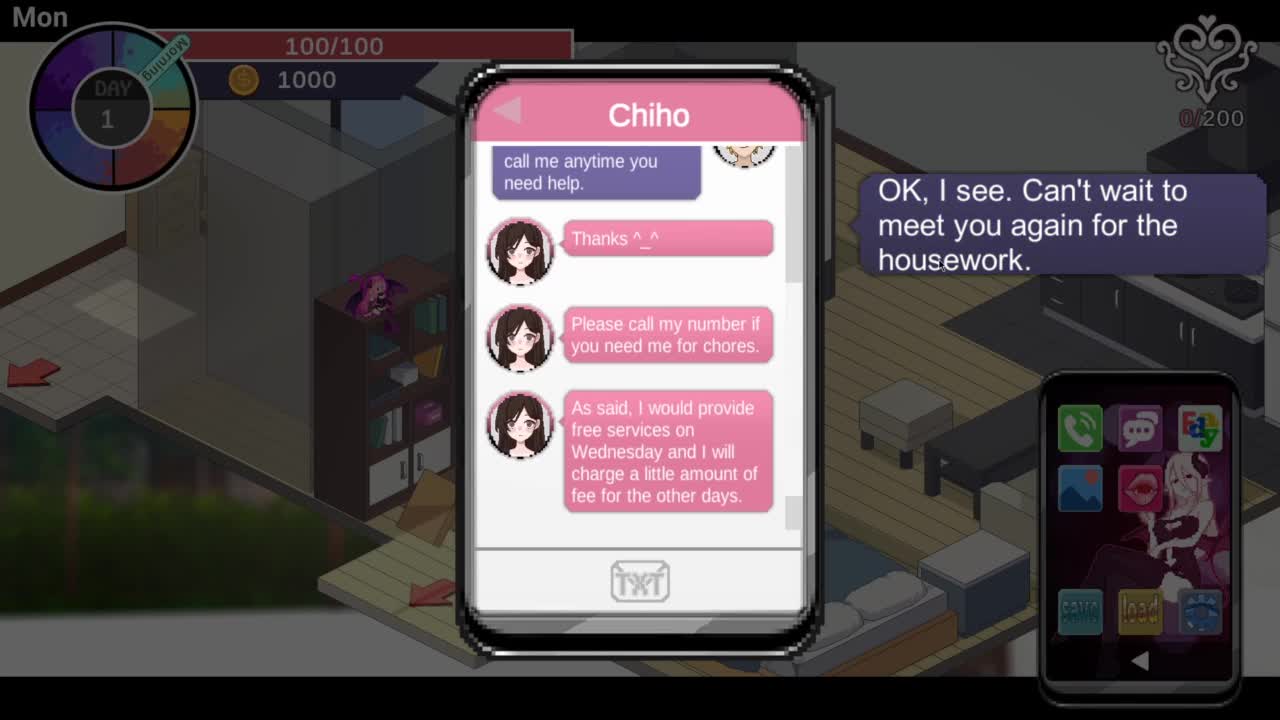The width and height of the screenshot is (1280, 720).
Task: Open the green phone call app
Action: (1080, 429)
